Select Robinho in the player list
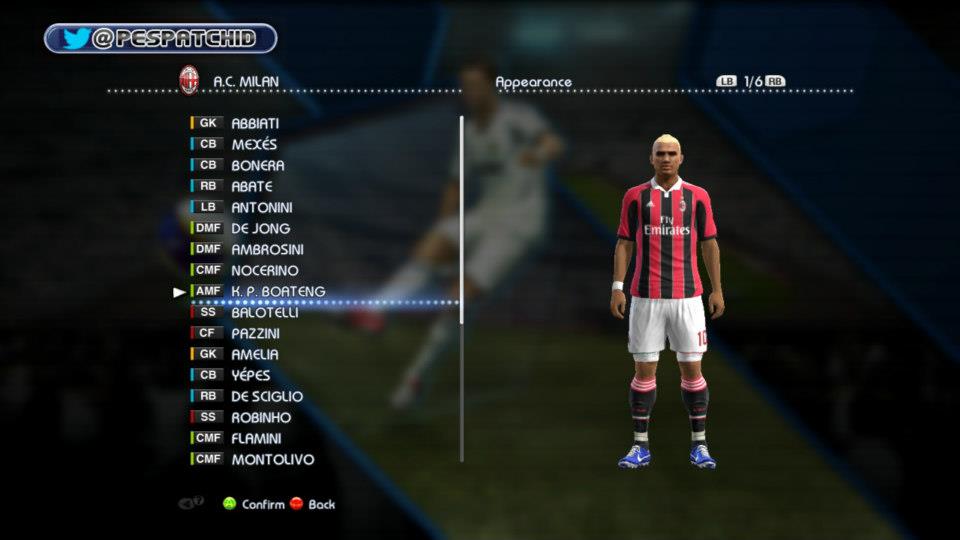Image resolution: width=960 pixels, height=540 pixels. tap(261, 417)
